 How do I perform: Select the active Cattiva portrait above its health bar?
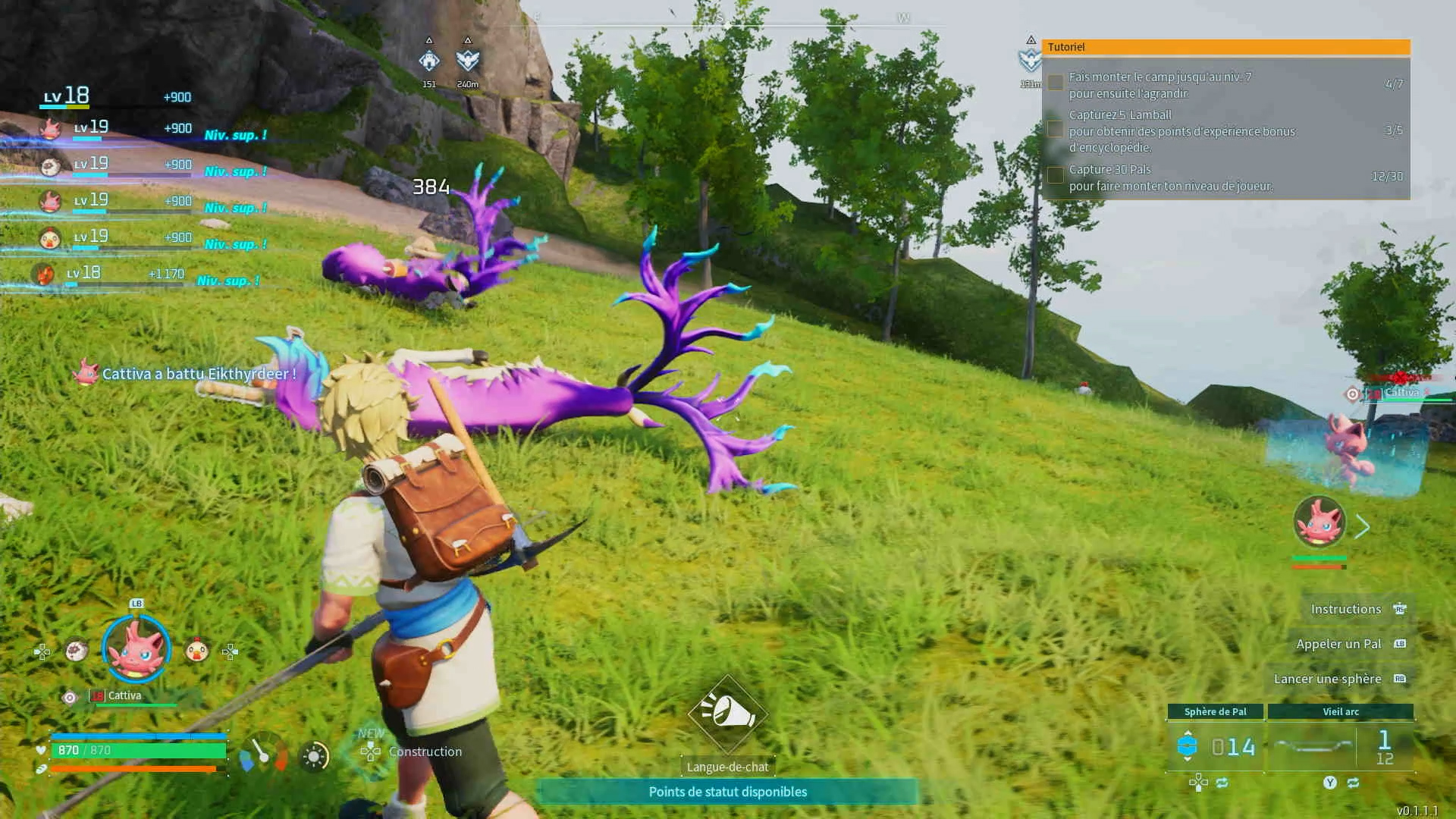tap(1319, 522)
